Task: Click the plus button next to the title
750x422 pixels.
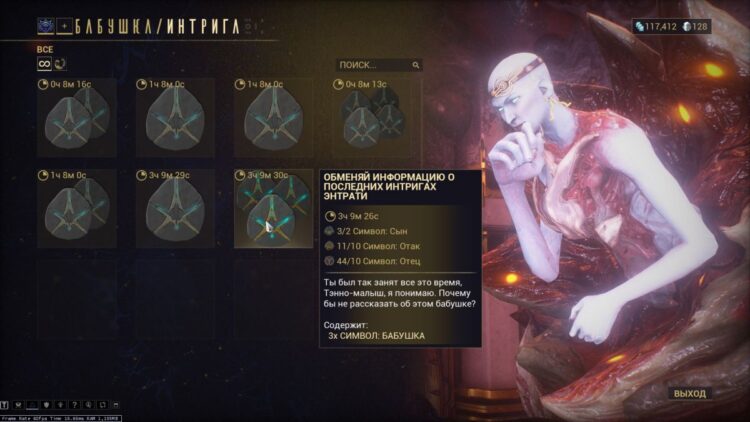Action: [65, 26]
